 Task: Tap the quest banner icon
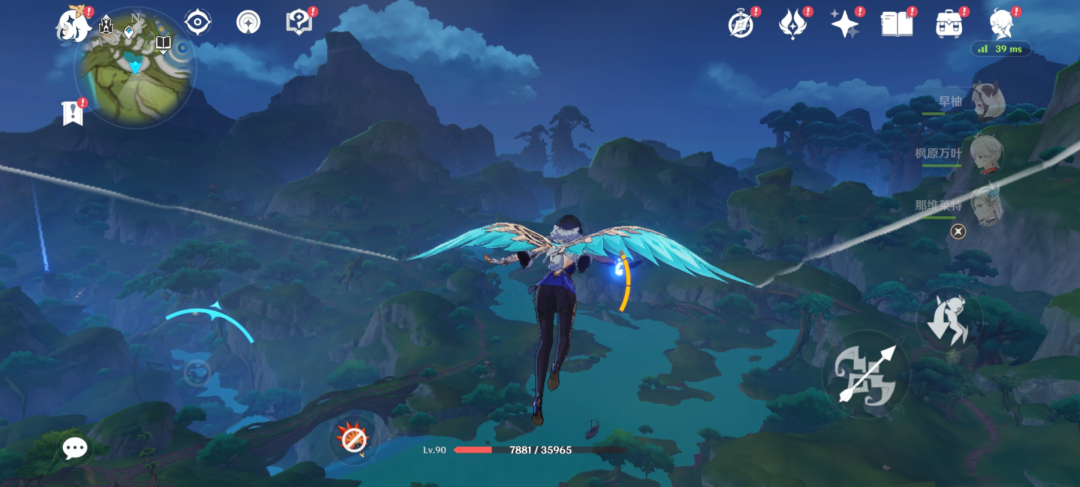coord(72,114)
